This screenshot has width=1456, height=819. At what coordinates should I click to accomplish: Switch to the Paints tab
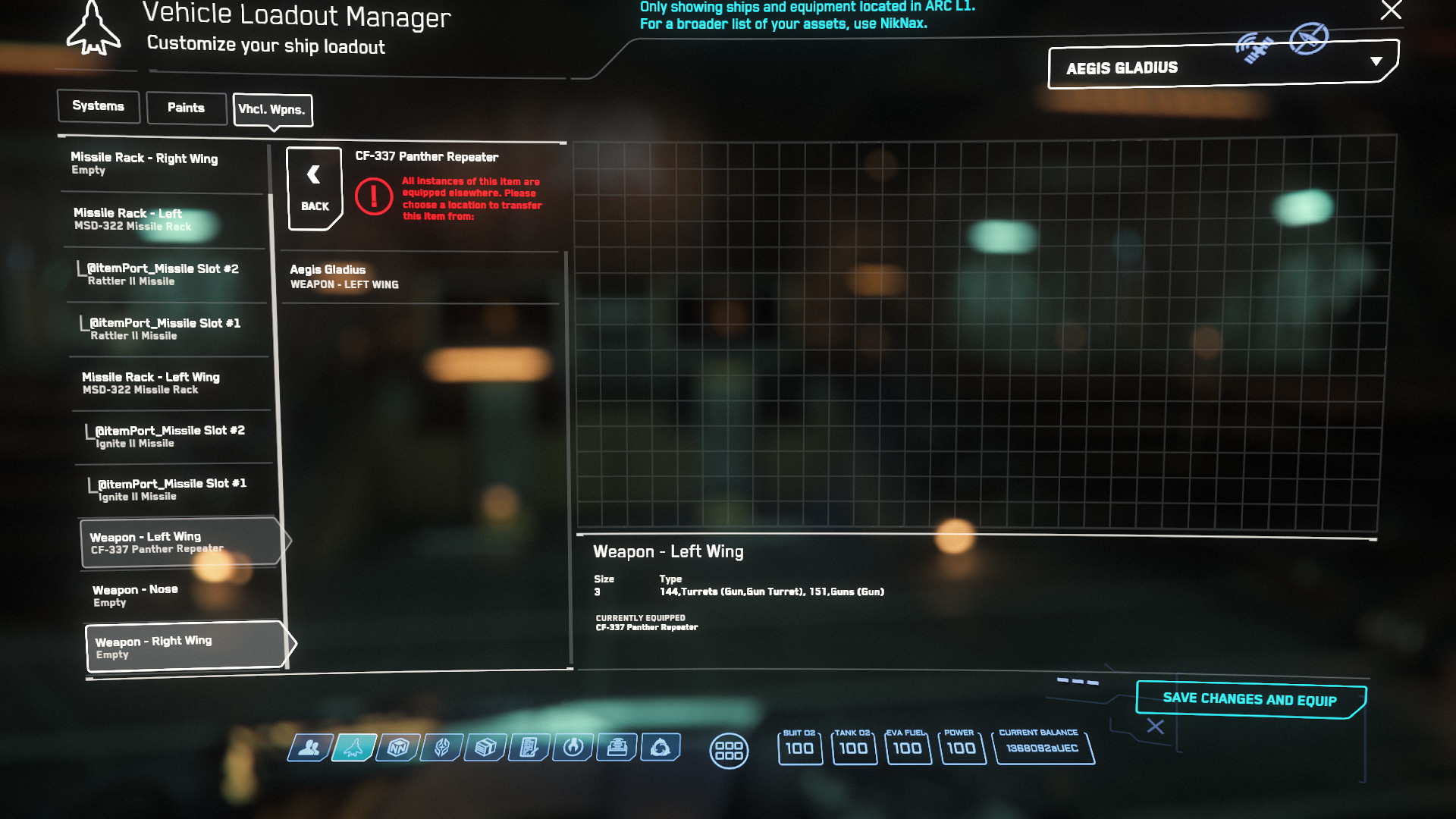186,107
